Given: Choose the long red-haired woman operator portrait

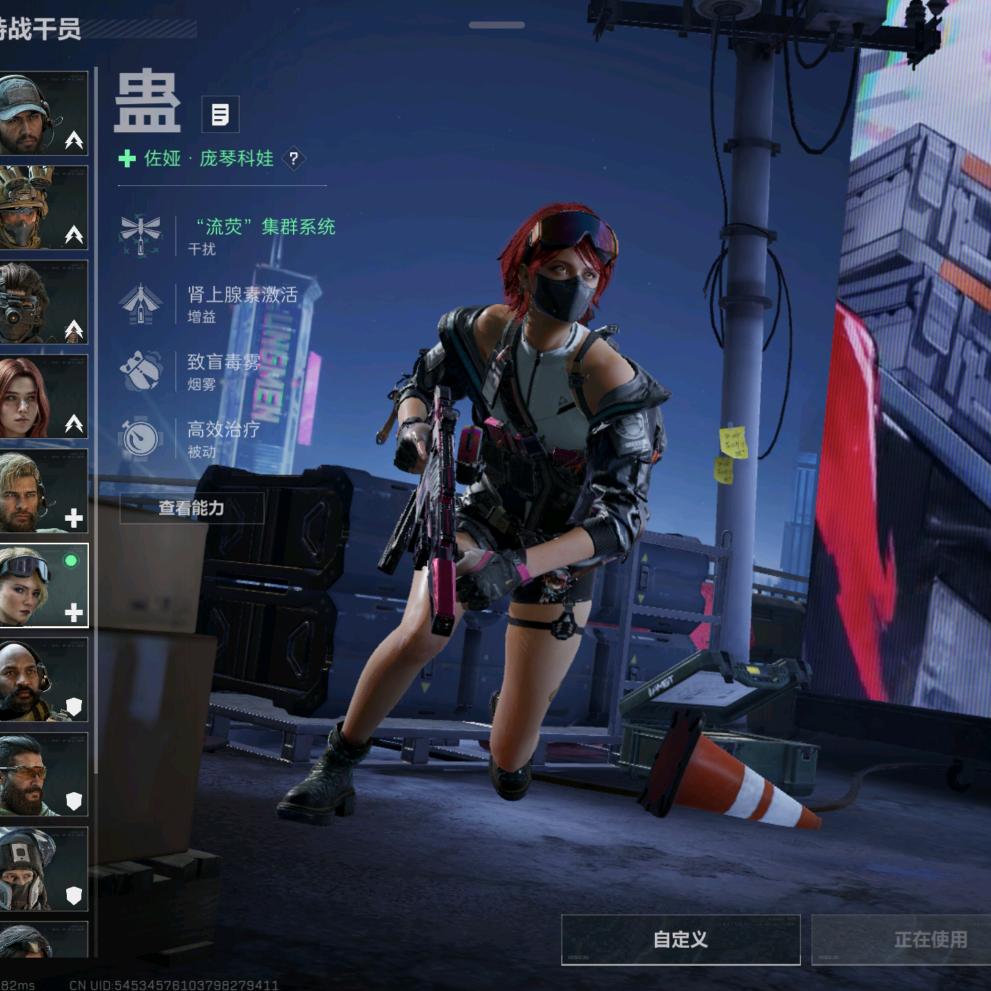Looking at the screenshot, I should [x=42, y=396].
